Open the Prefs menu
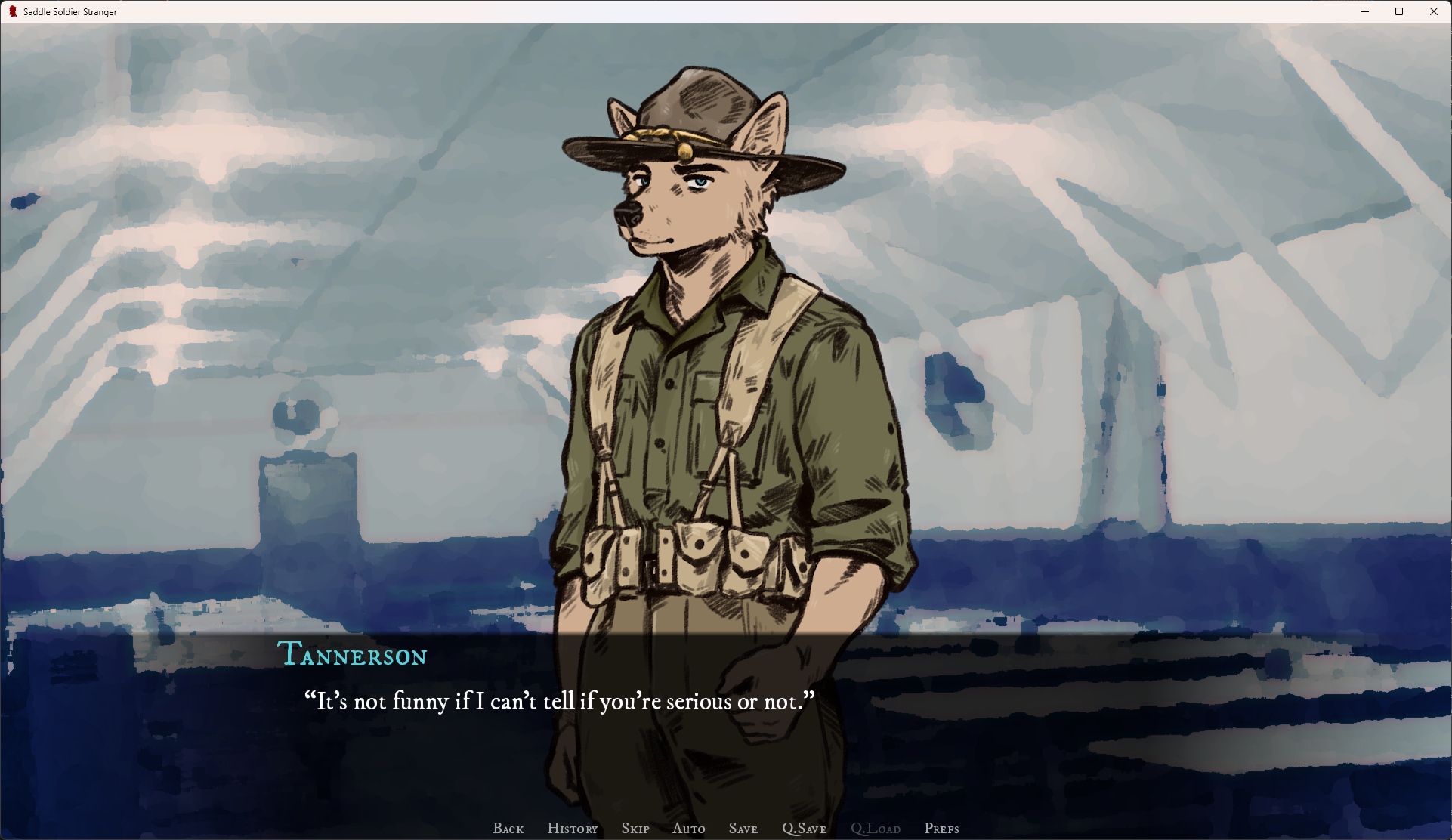Viewport: 1452px width, 840px height. [x=941, y=829]
